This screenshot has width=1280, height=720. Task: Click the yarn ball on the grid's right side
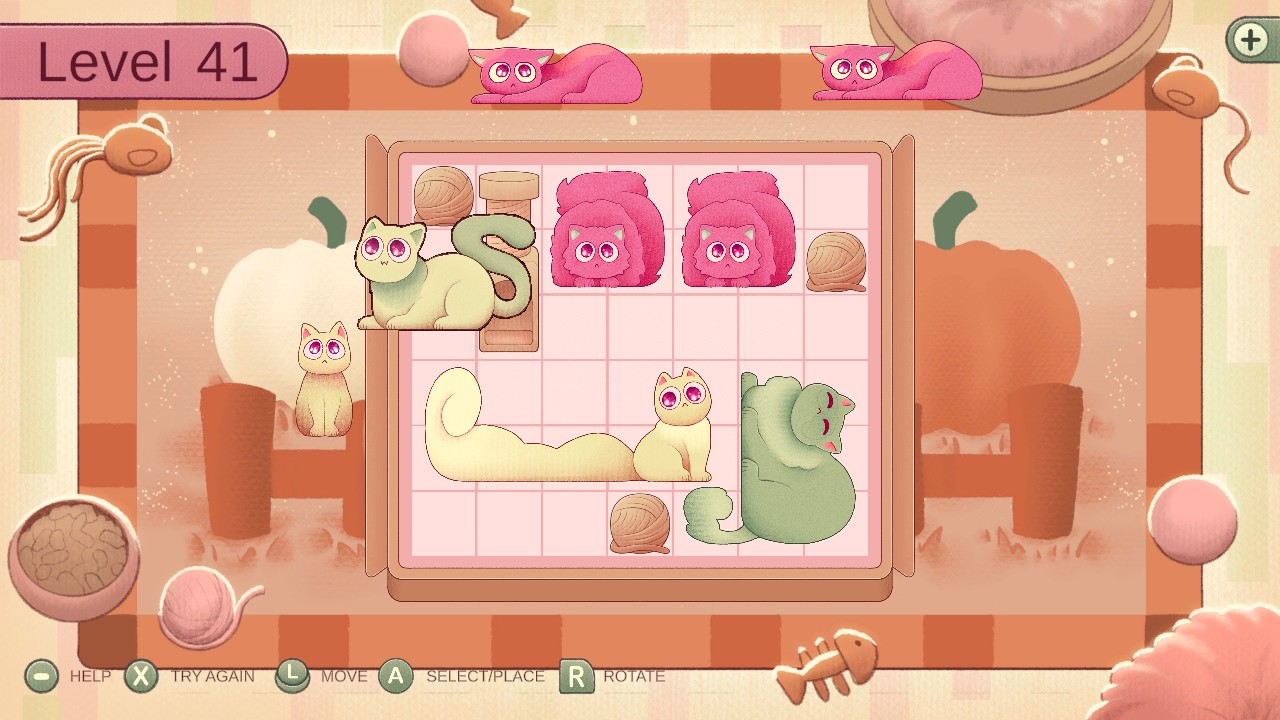click(x=835, y=262)
